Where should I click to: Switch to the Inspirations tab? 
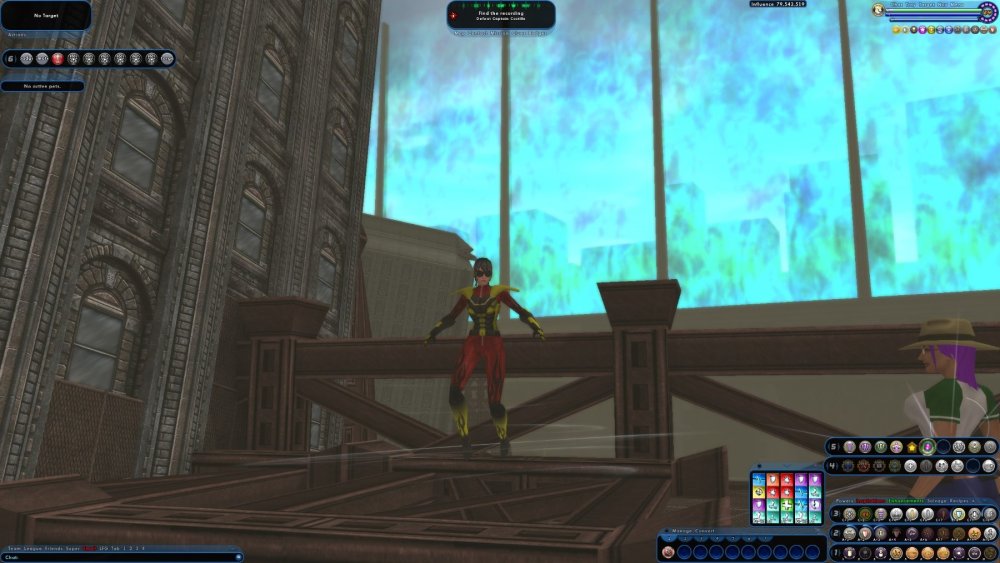[867, 501]
